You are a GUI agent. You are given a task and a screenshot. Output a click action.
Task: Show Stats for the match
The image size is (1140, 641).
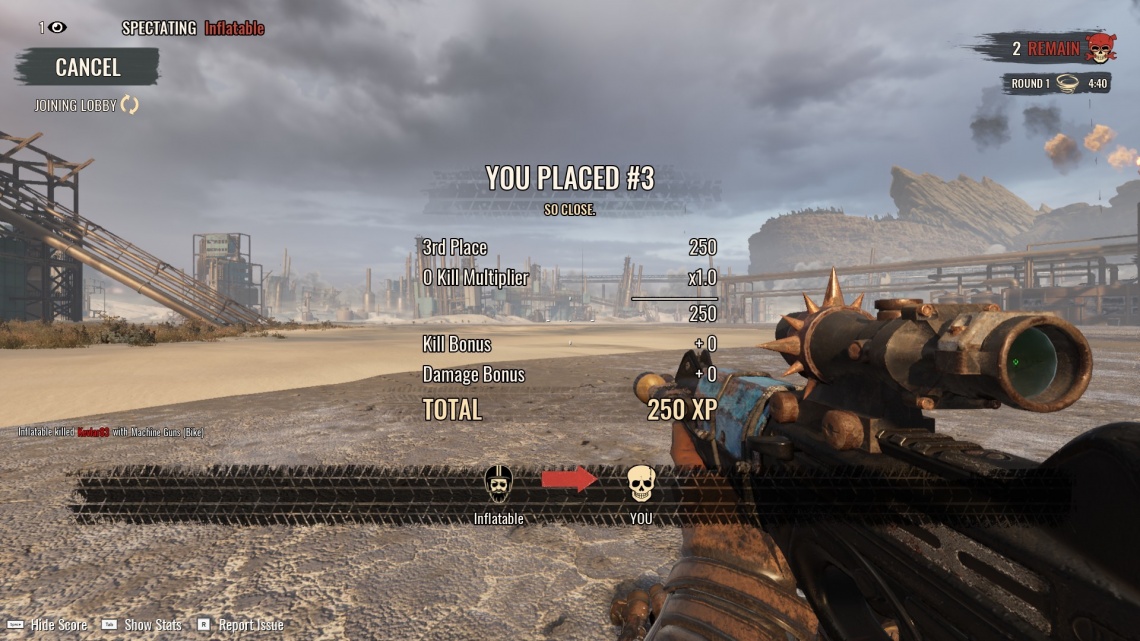(152, 625)
